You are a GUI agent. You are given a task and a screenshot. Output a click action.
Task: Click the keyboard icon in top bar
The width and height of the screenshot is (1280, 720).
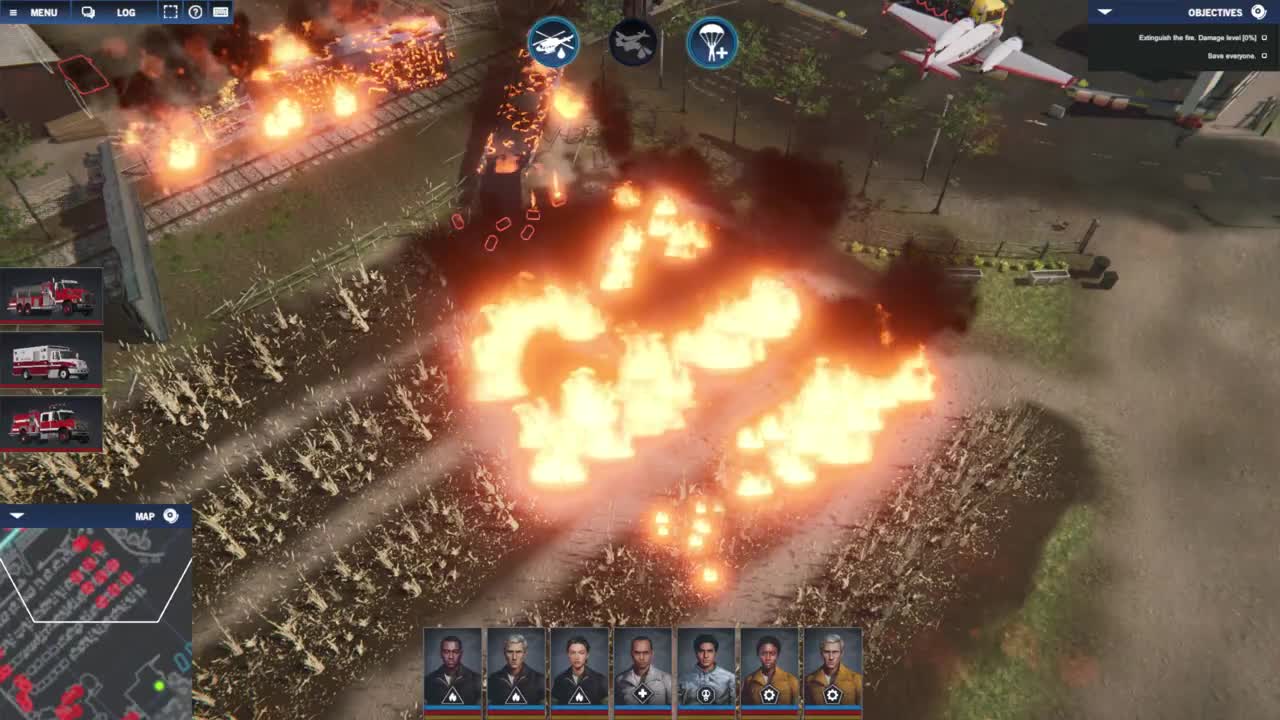pyautogui.click(x=221, y=13)
